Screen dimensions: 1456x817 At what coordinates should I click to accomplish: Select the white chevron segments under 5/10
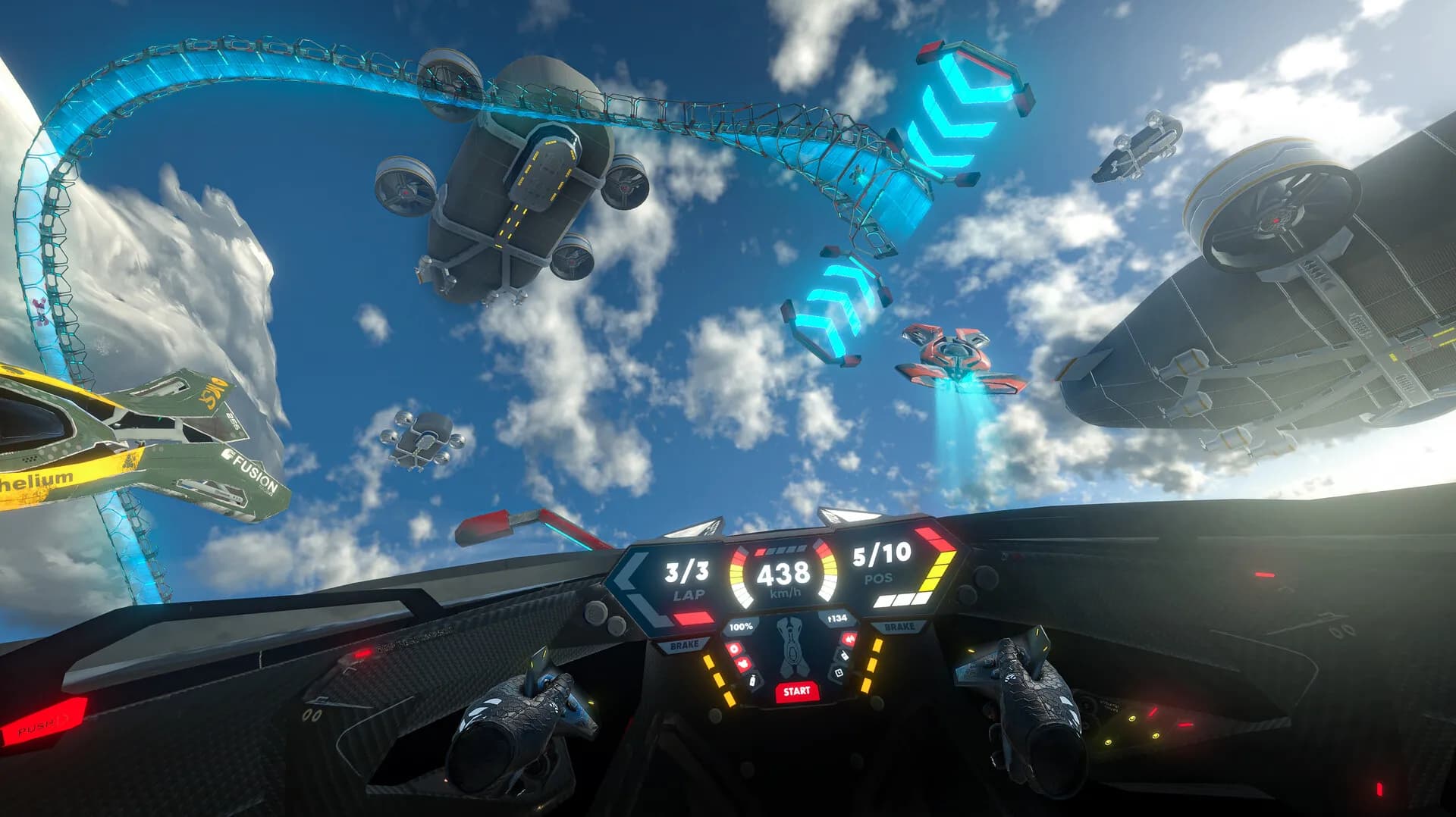click(x=902, y=599)
